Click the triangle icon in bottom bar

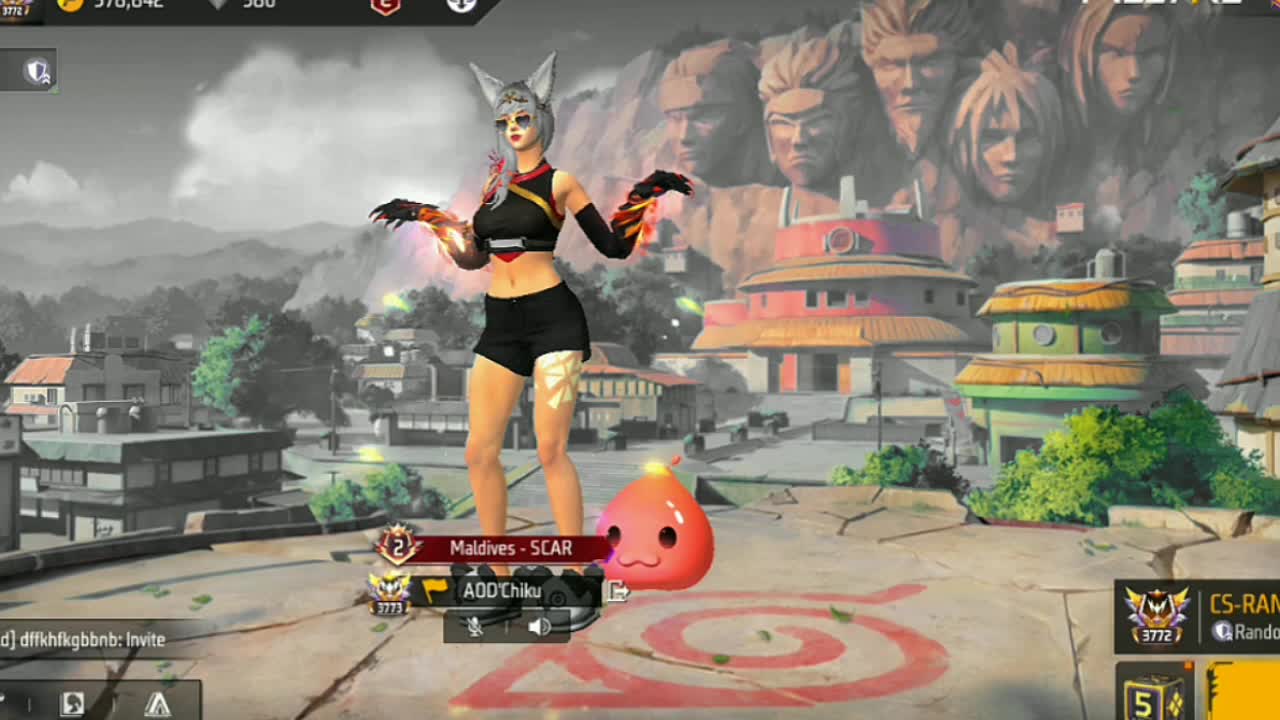[157, 703]
